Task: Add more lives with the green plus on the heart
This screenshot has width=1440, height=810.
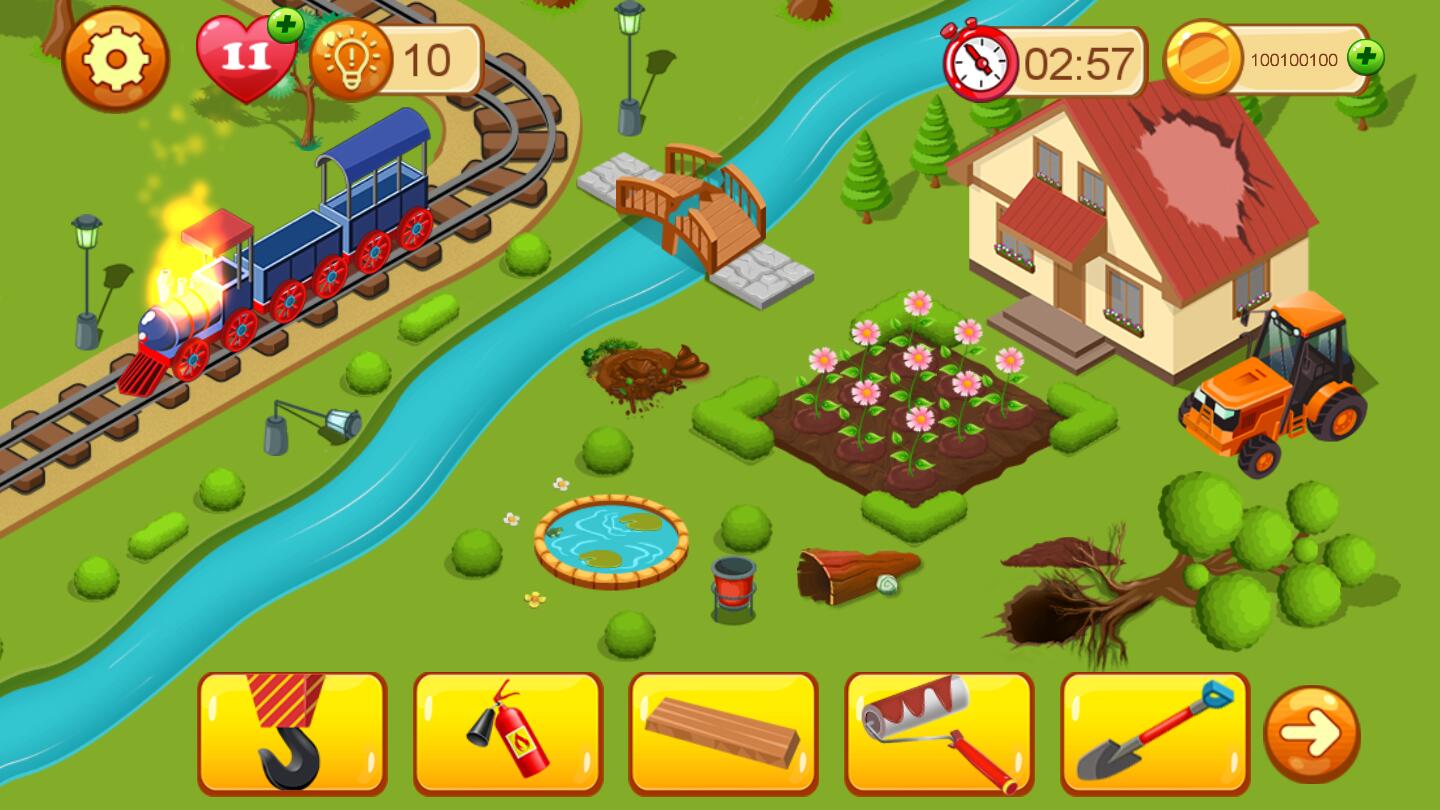Action: [x=286, y=25]
